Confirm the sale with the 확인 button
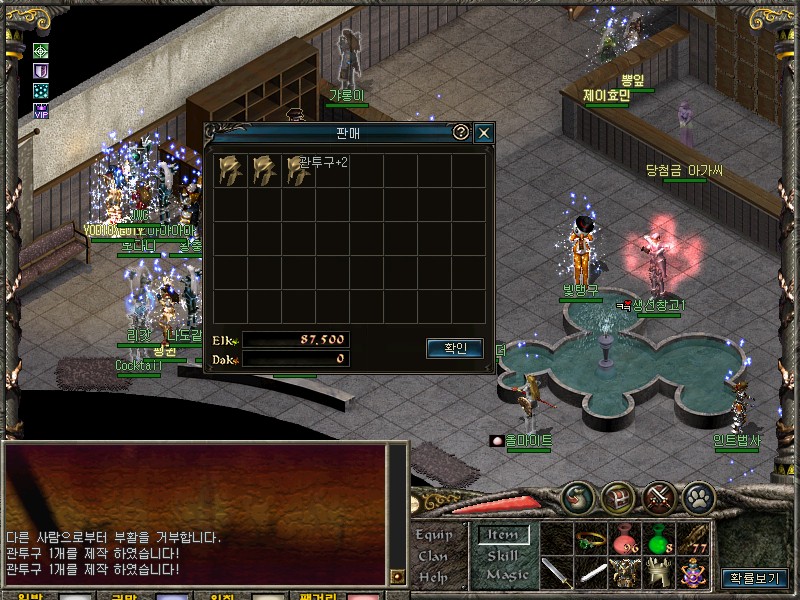 [455, 348]
